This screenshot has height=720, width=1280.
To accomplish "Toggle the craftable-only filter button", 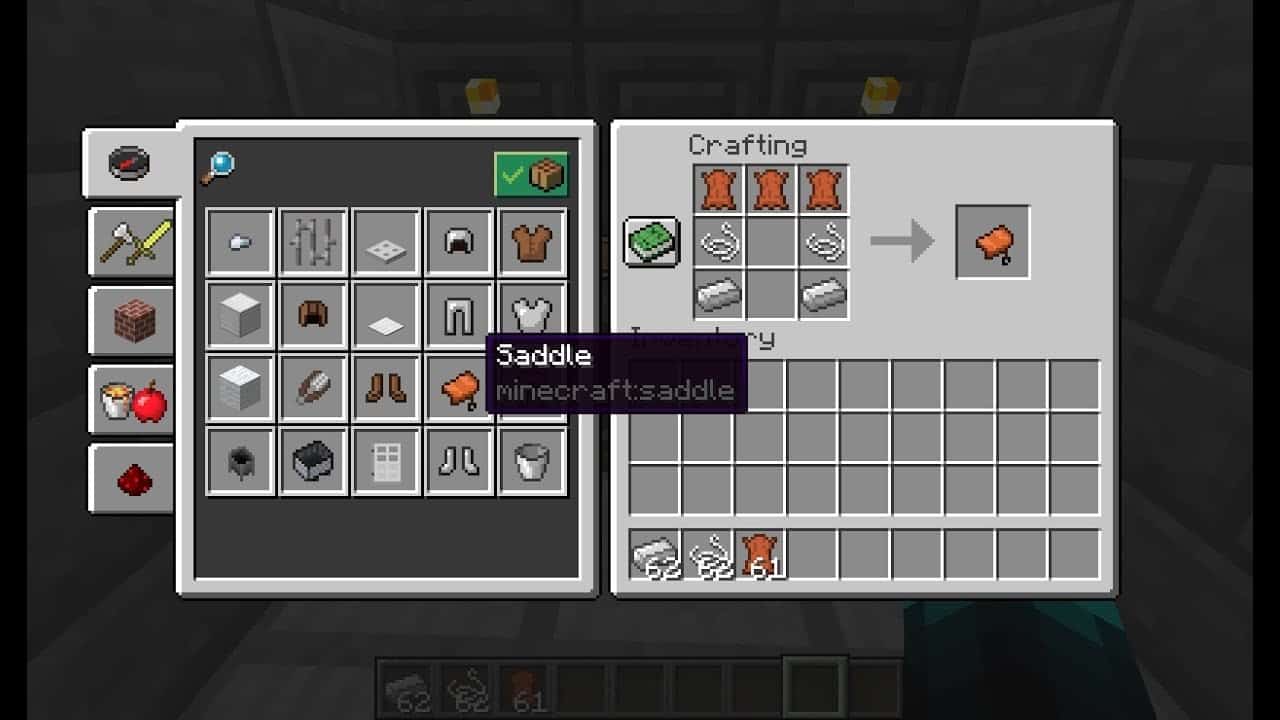I will coord(531,173).
